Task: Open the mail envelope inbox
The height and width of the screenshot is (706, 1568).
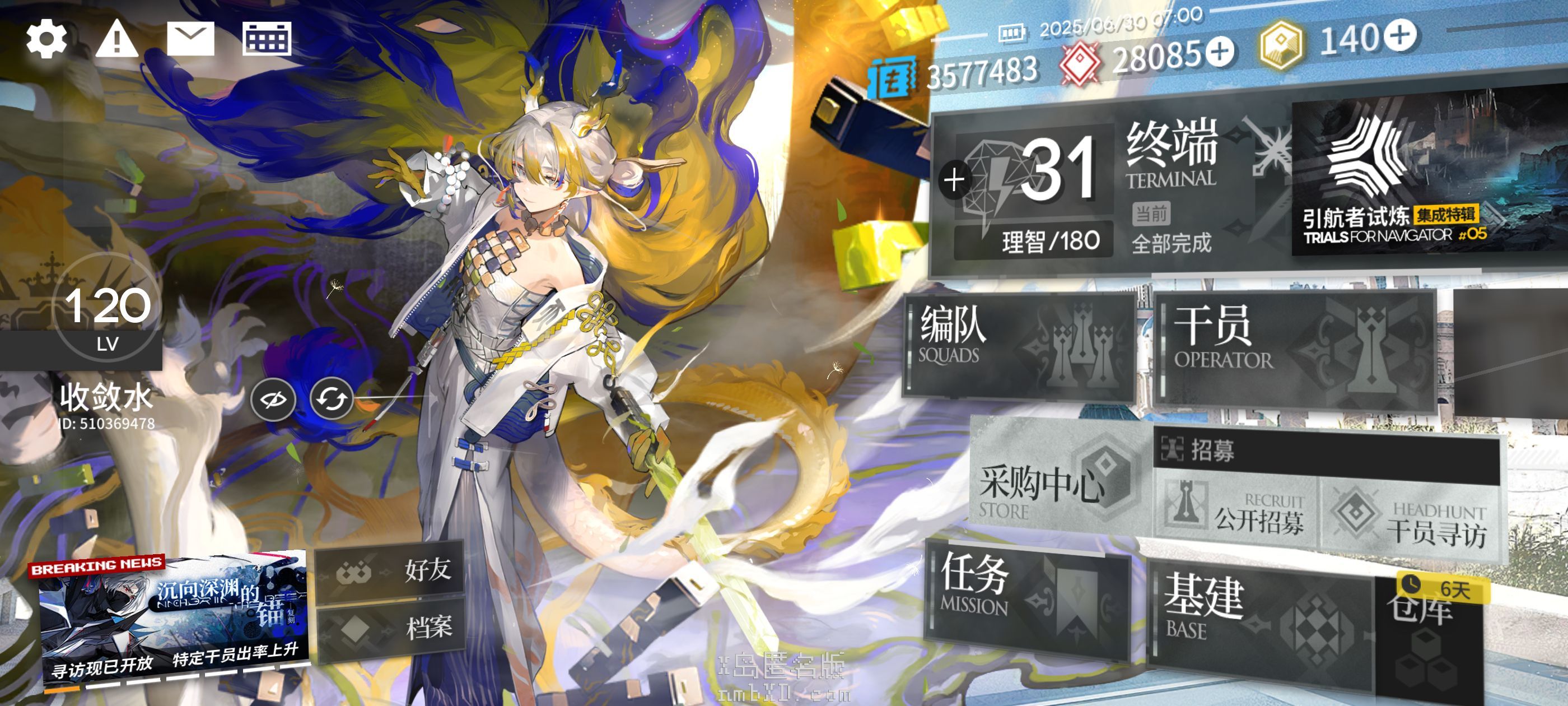Action: tap(190, 39)
